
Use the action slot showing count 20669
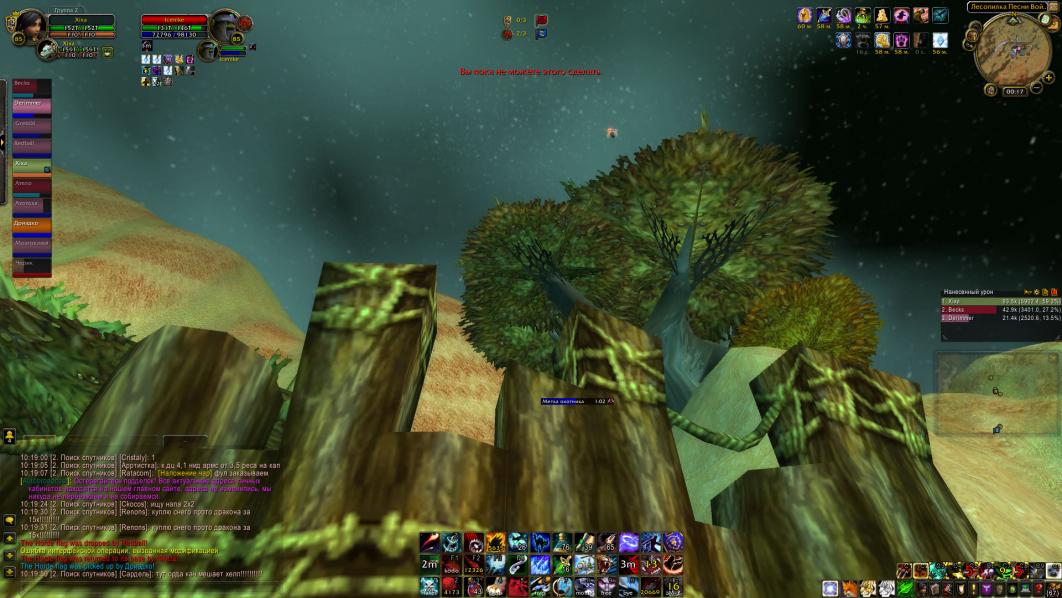tap(650, 586)
